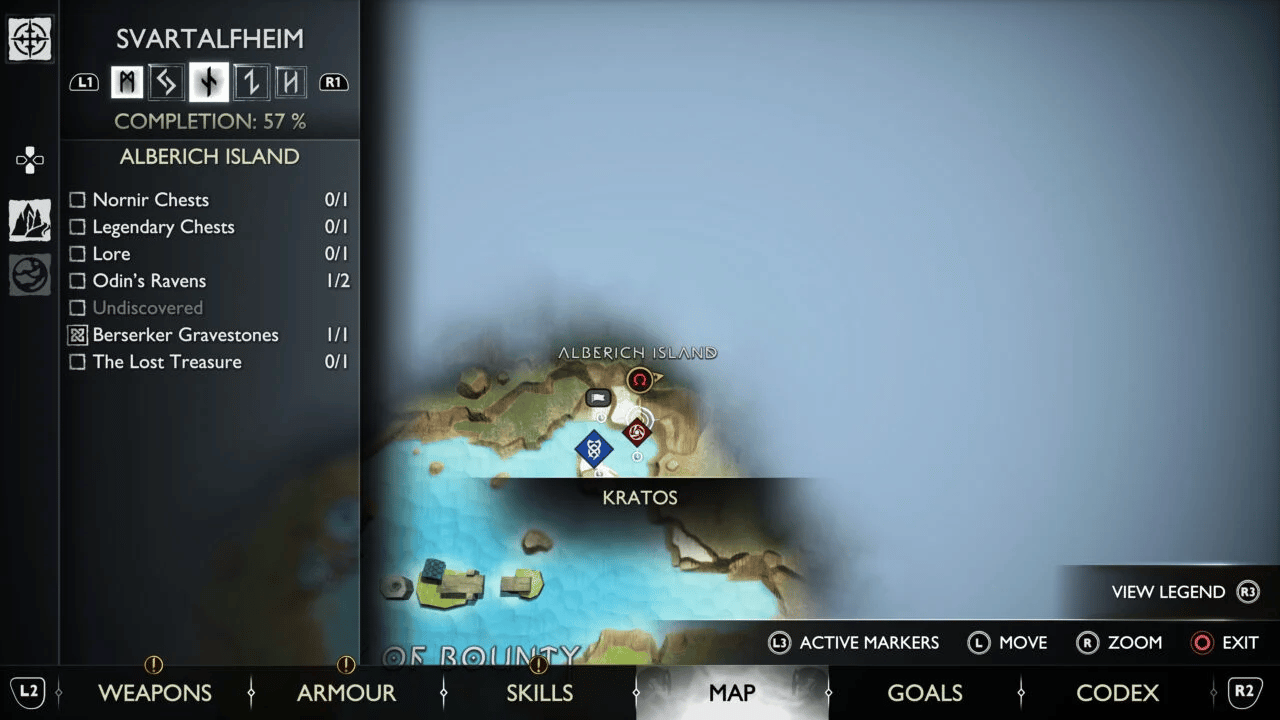1280x720 pixels.
Task: Open the mountain region view icon
Action: (30, 220)
